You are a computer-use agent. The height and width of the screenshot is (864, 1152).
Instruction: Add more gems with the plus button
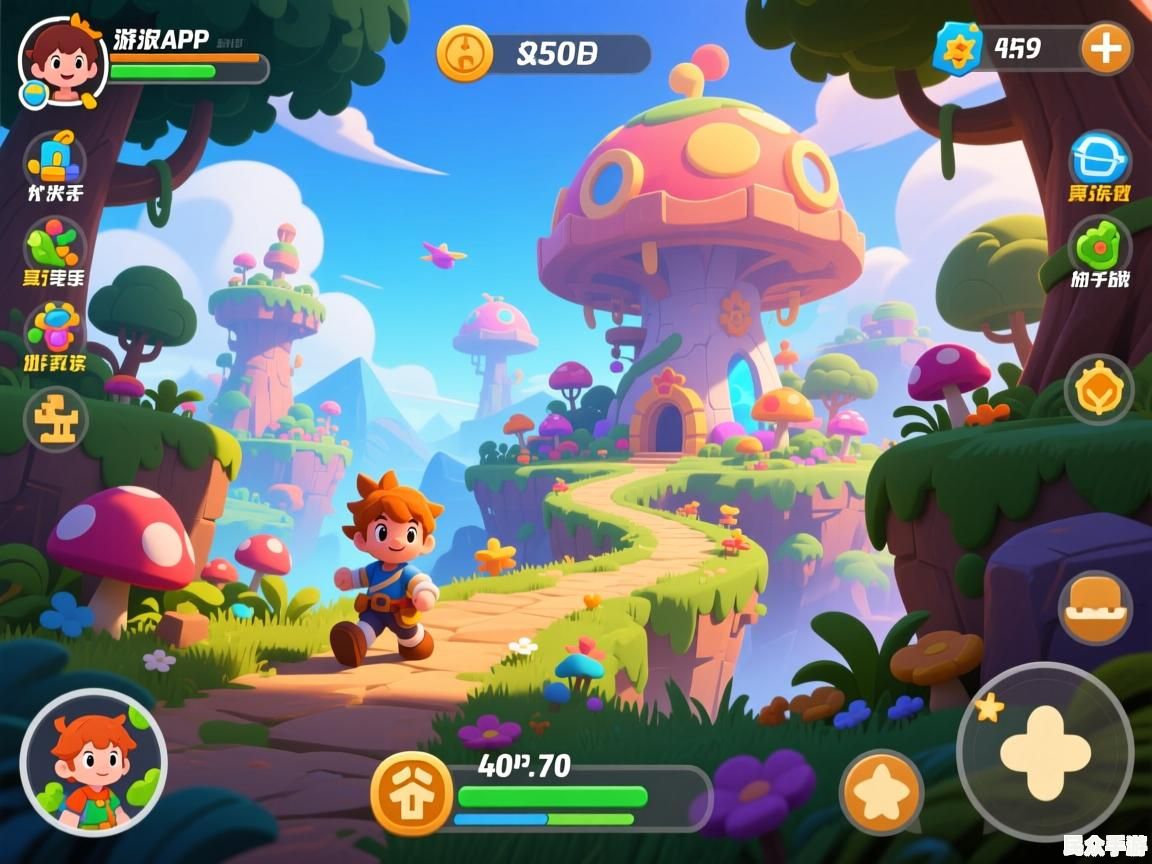coord(1106,49)
